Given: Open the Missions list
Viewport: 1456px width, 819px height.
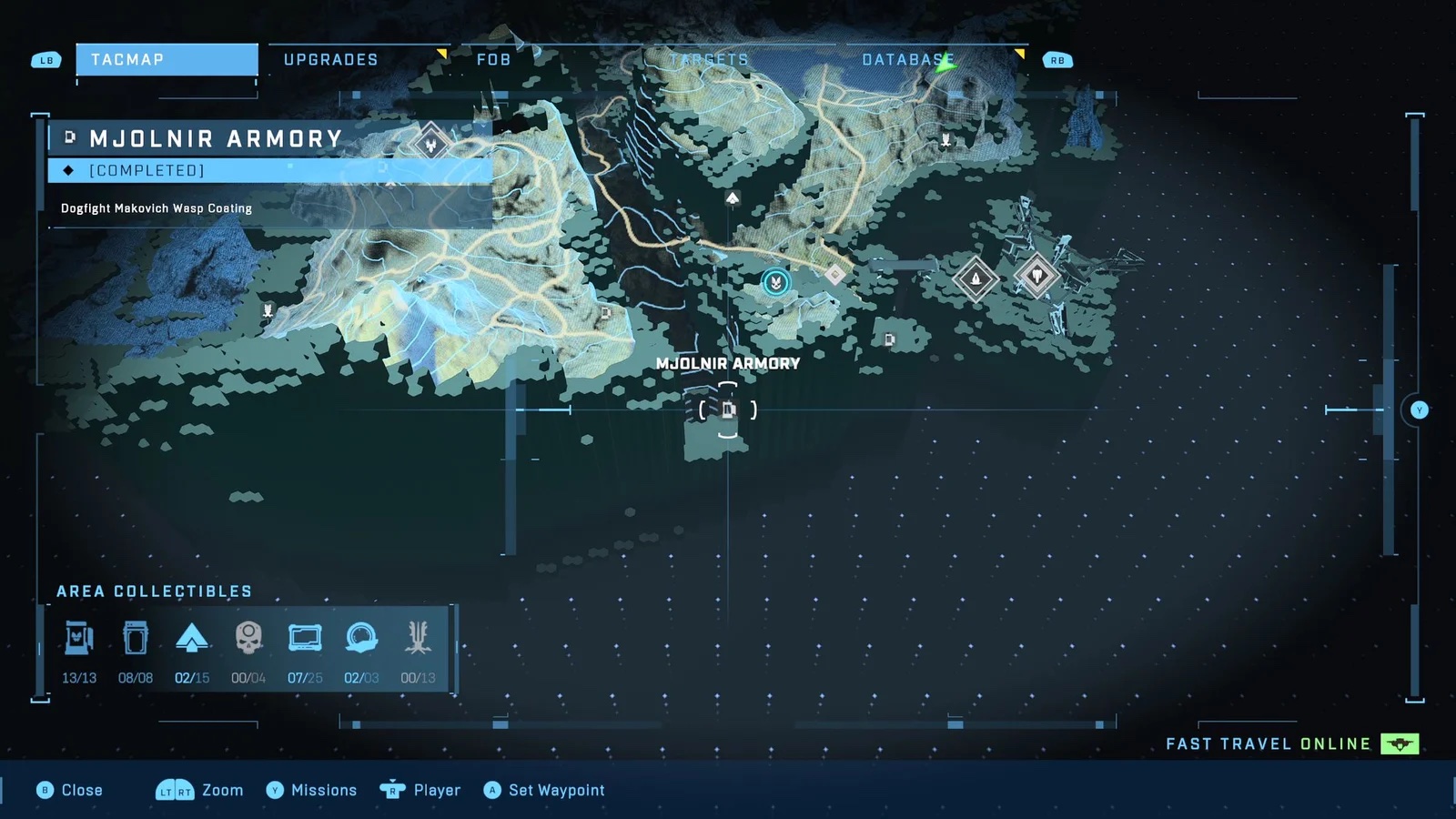Looking at the screenshot, I should pos(311,790).
